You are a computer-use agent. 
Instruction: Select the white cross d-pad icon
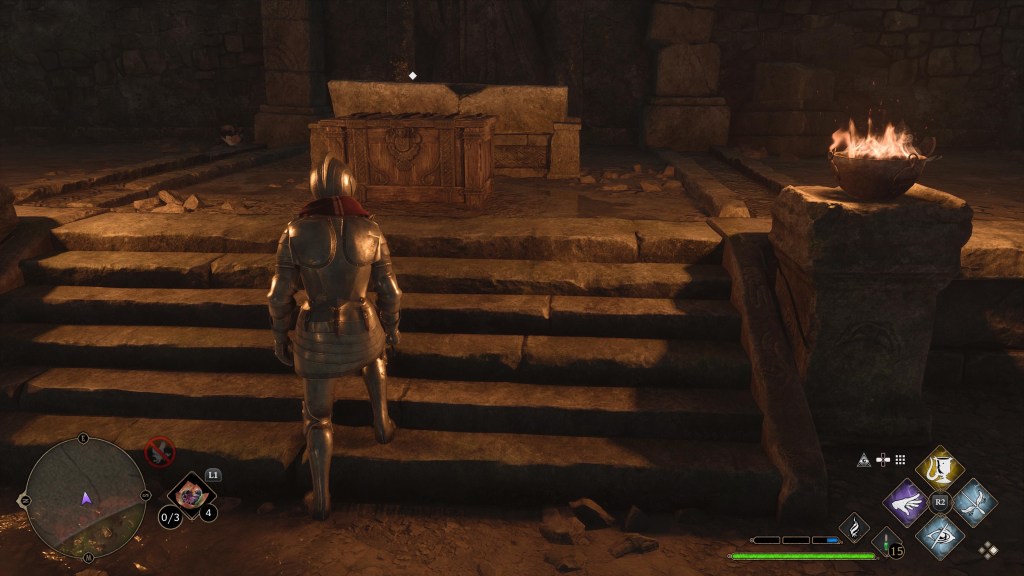[882, 460]
